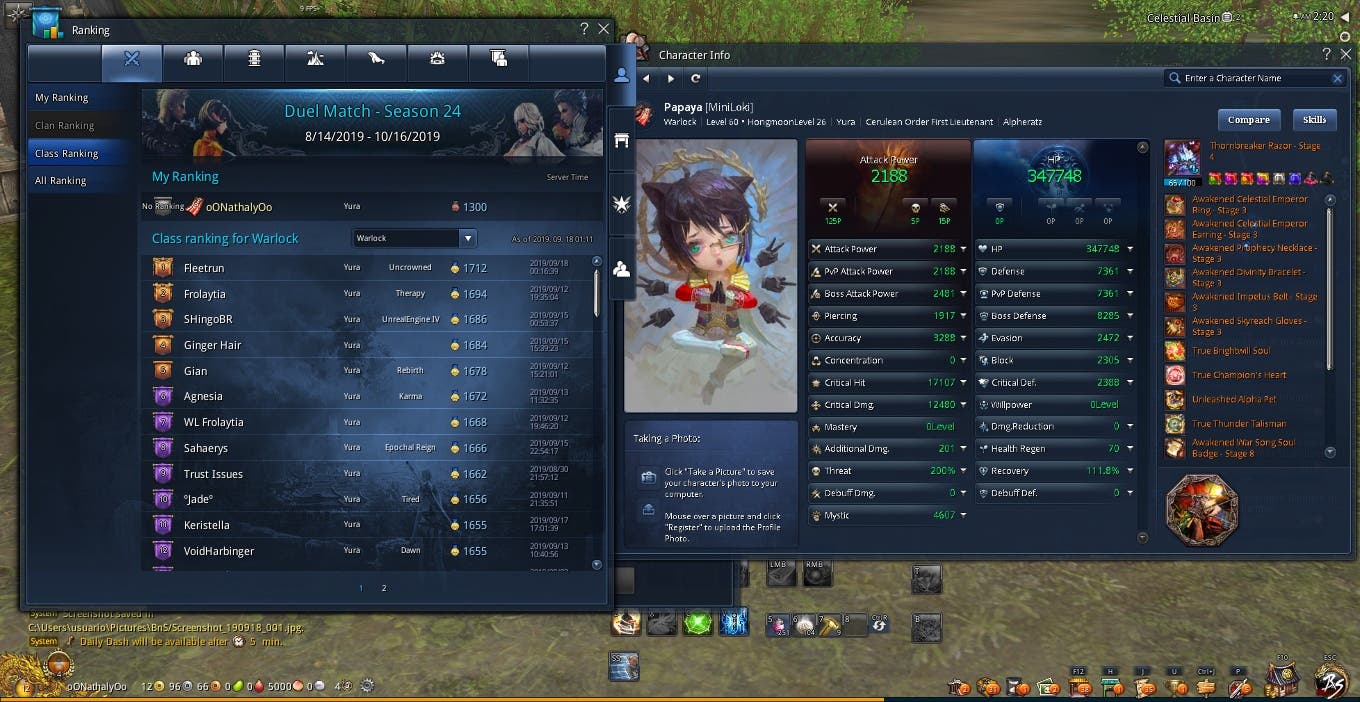Select the True Brightwill Soul item
1360x702 pixels.
pyautogui.click(x=1231, y=351)
